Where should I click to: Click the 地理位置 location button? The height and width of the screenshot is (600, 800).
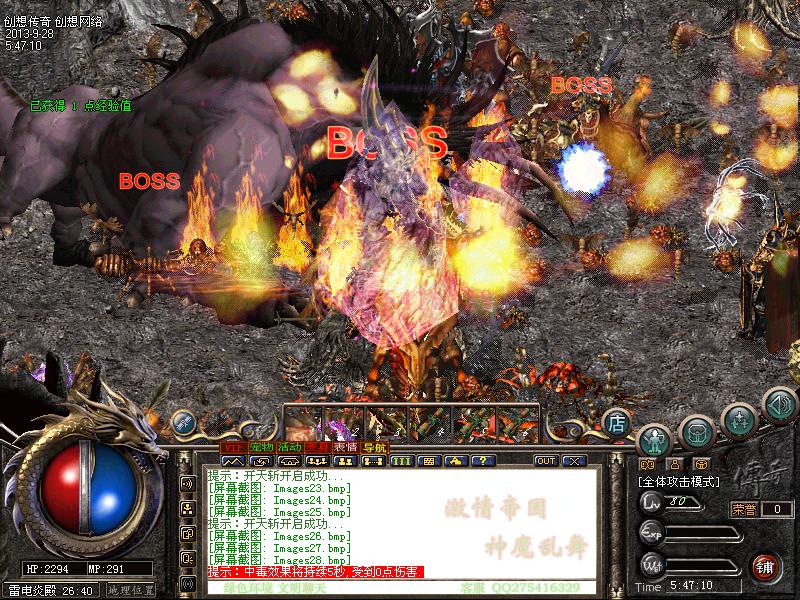coord(130,591)
